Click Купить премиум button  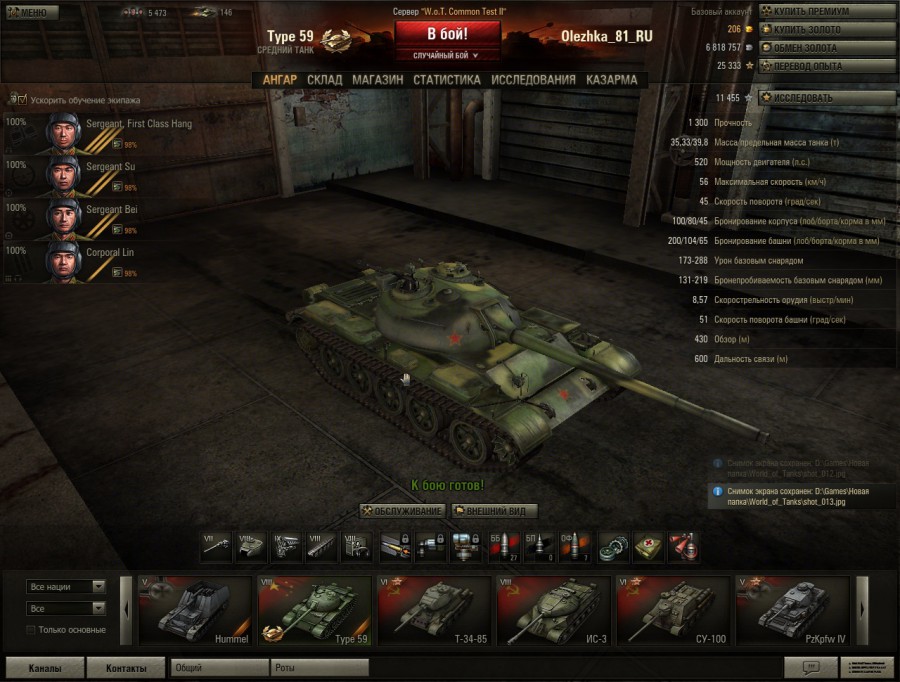tap(827, 11)
